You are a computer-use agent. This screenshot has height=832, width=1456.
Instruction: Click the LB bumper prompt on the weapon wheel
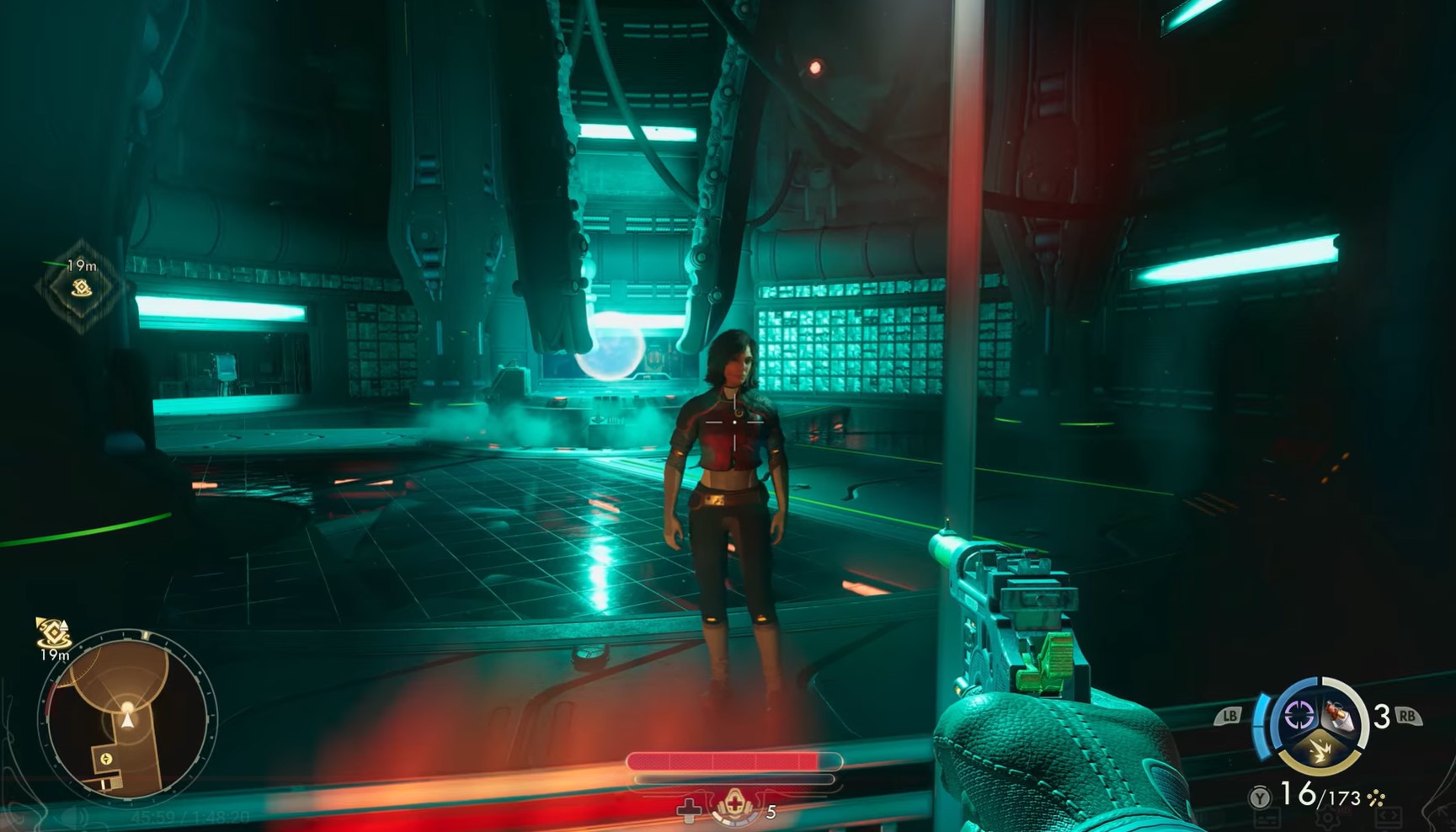click(x=1230, y=715)
